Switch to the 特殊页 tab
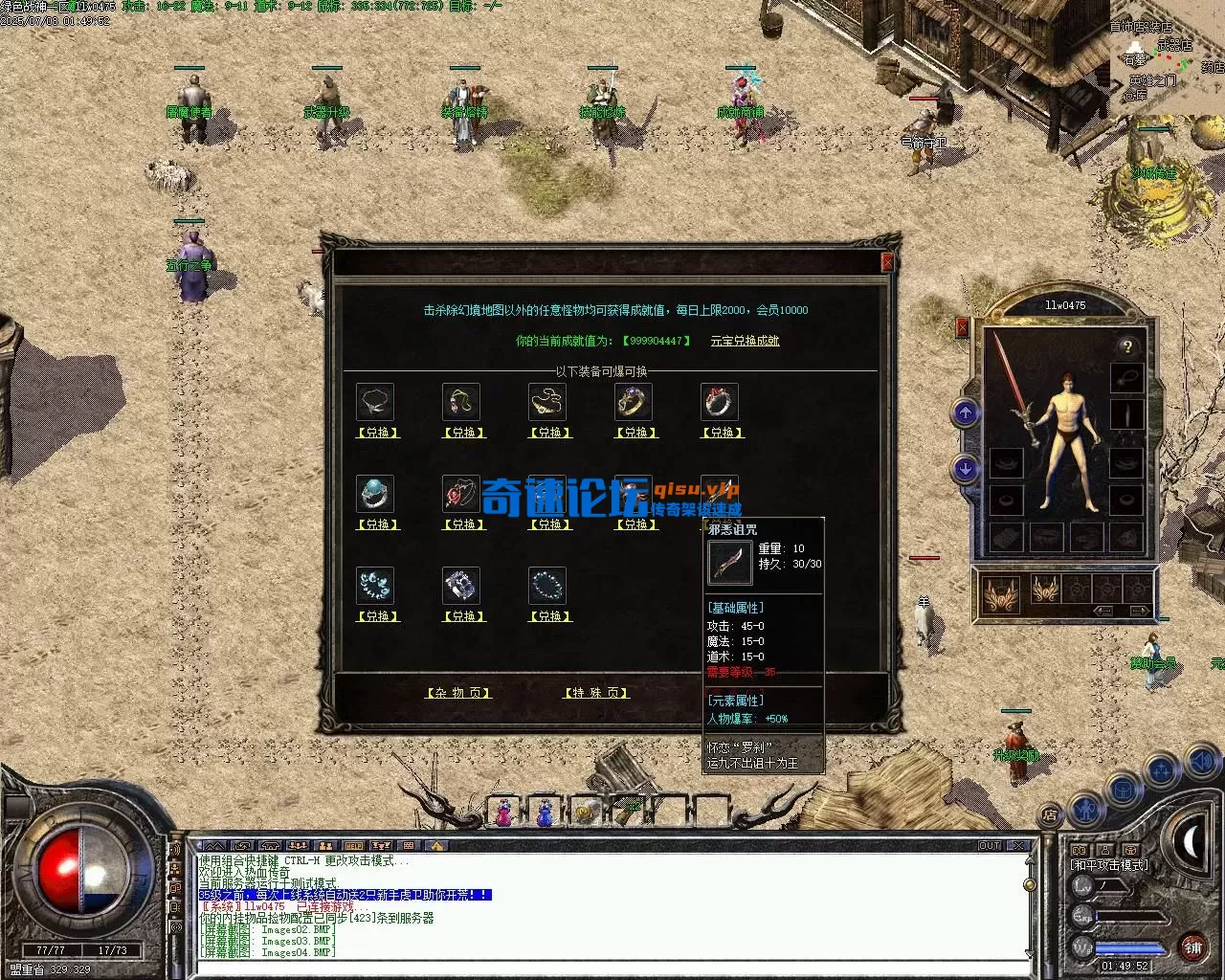1225x980 pixels. pyautogui.click(x=595, y=693)
